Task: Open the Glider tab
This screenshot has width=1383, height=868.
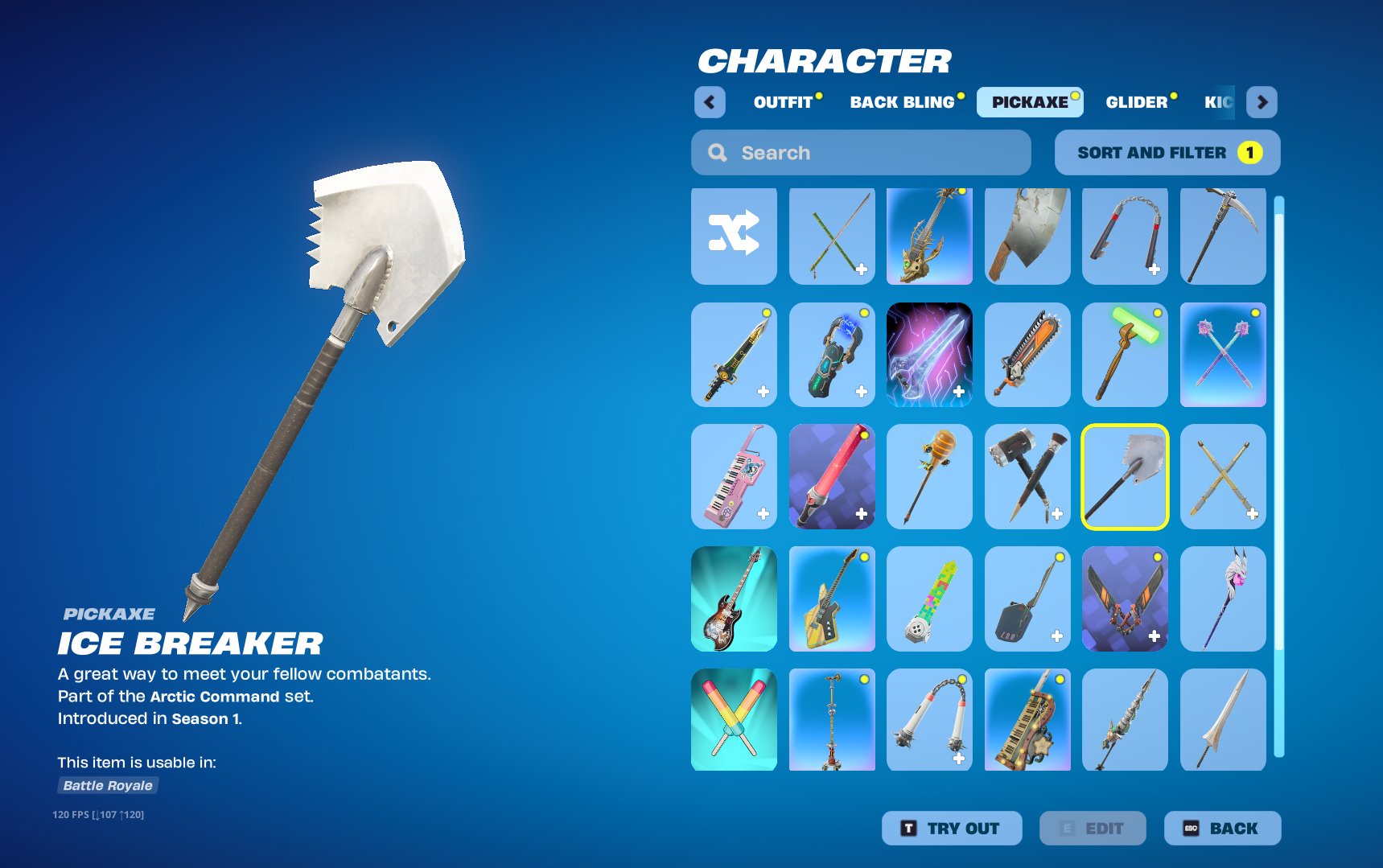Action: point(1136,102)
